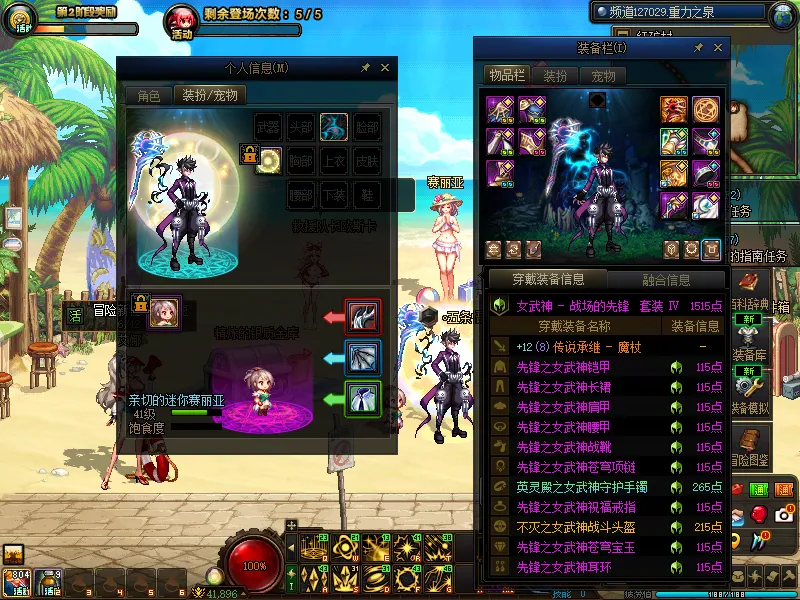Open the 宠物 tab in equipment window
800x600 pixels.
point(603,76)
